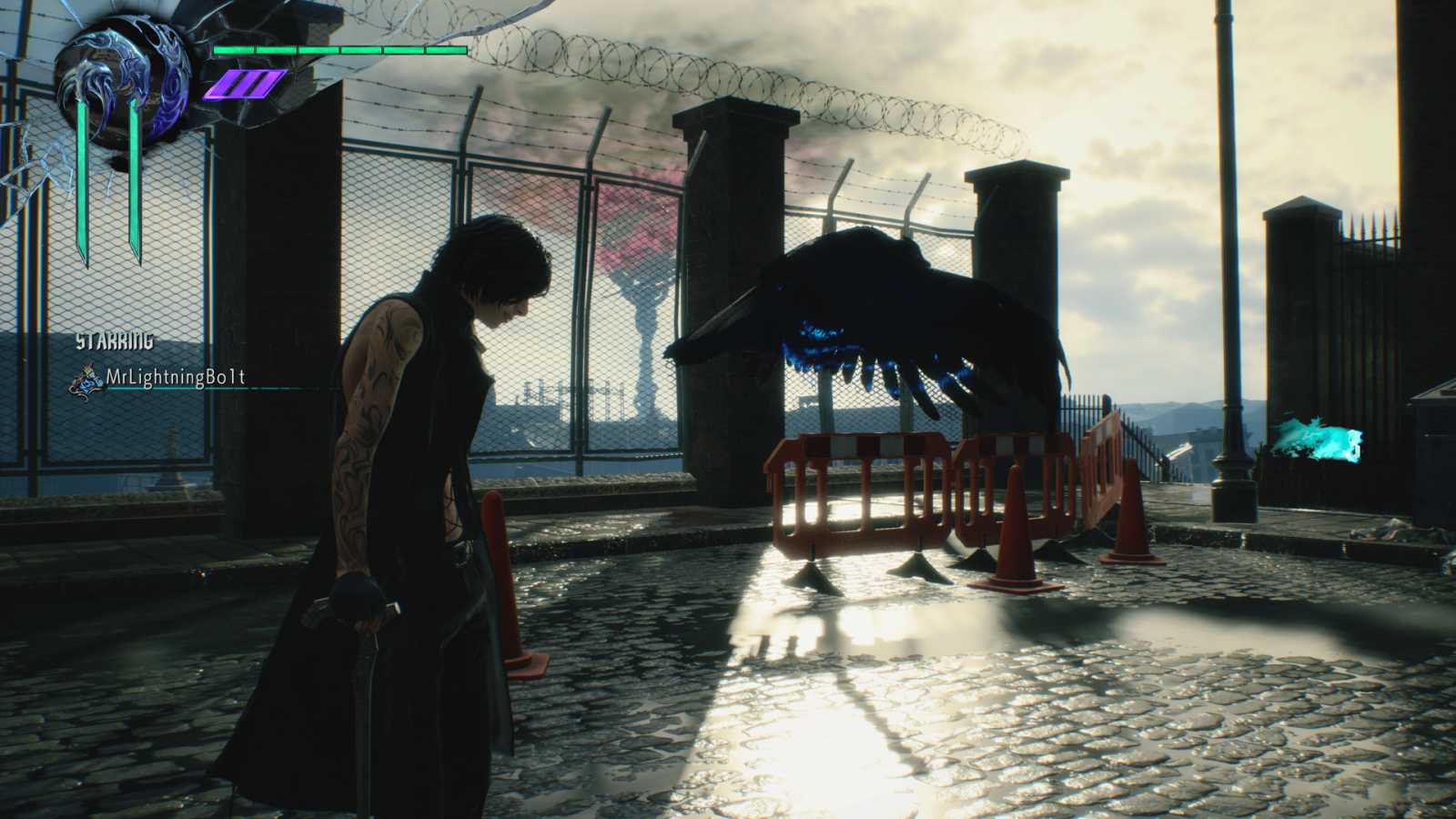The image size is (1456, 819).
Task: Click the avatar icon beside MrLightningBo1t
Action: pos(87,379)
